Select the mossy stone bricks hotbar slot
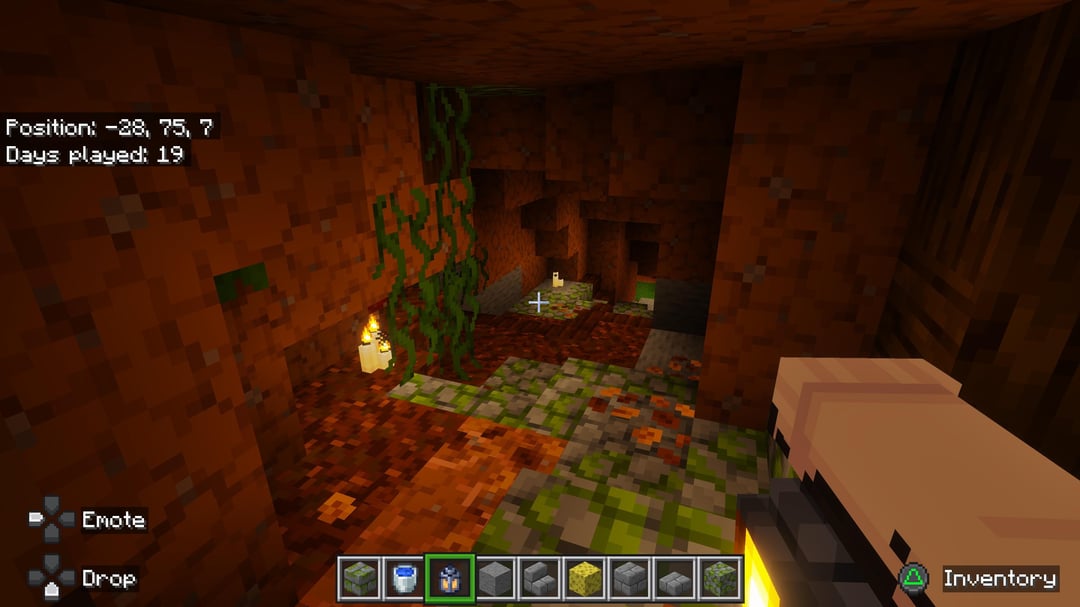 [x=357, y=579]
